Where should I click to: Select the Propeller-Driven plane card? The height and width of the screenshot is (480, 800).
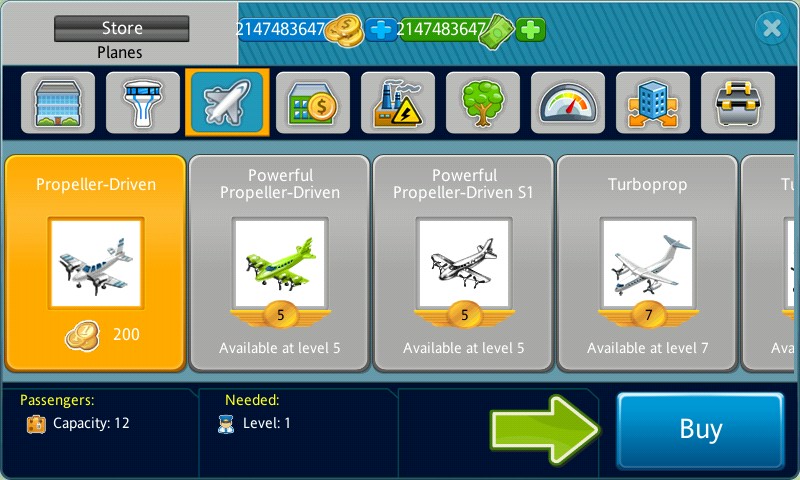(x=96, y=263)
